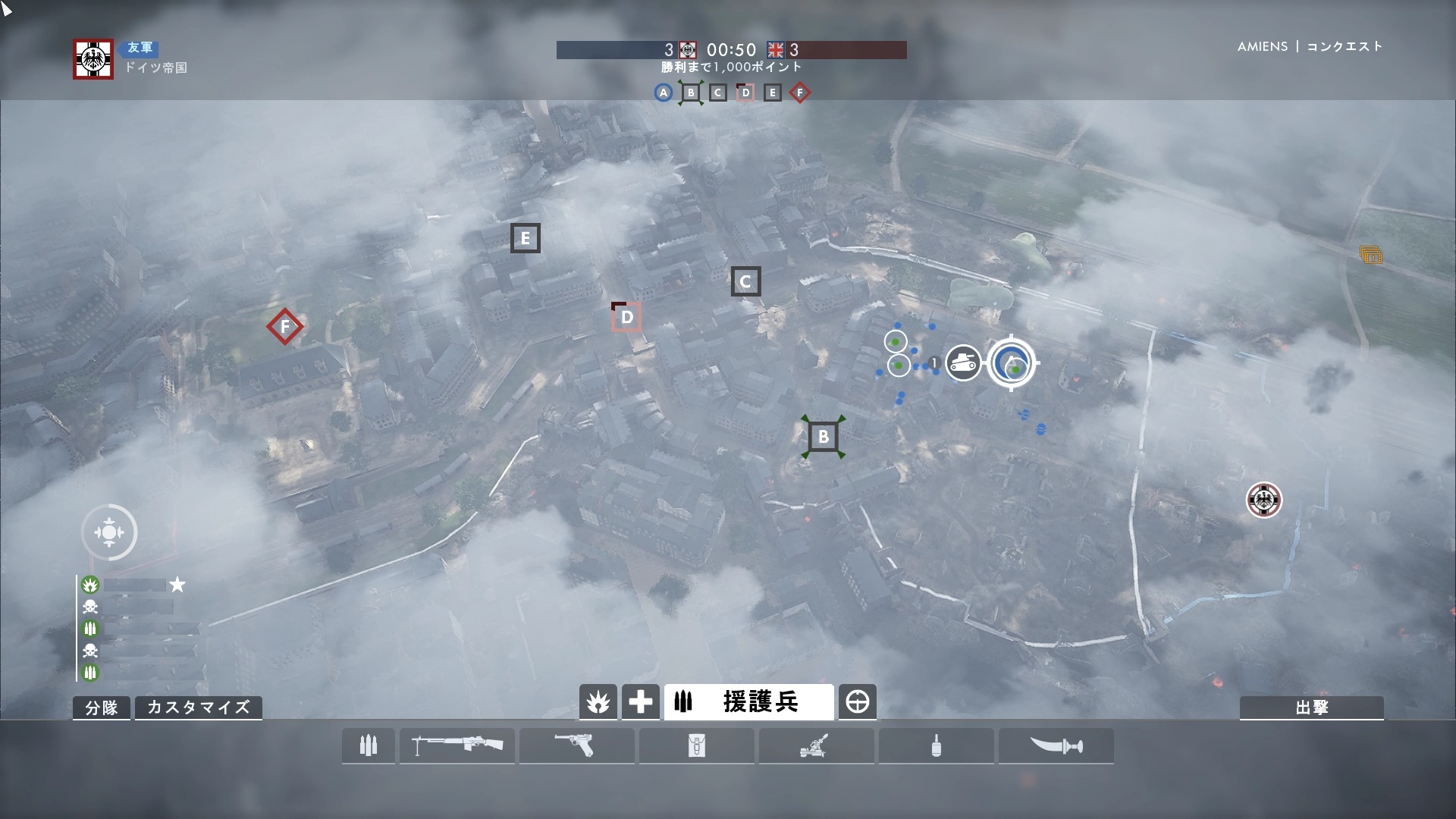Click flag D marker on the map
1456x819 pixels.
pos(626,317)
